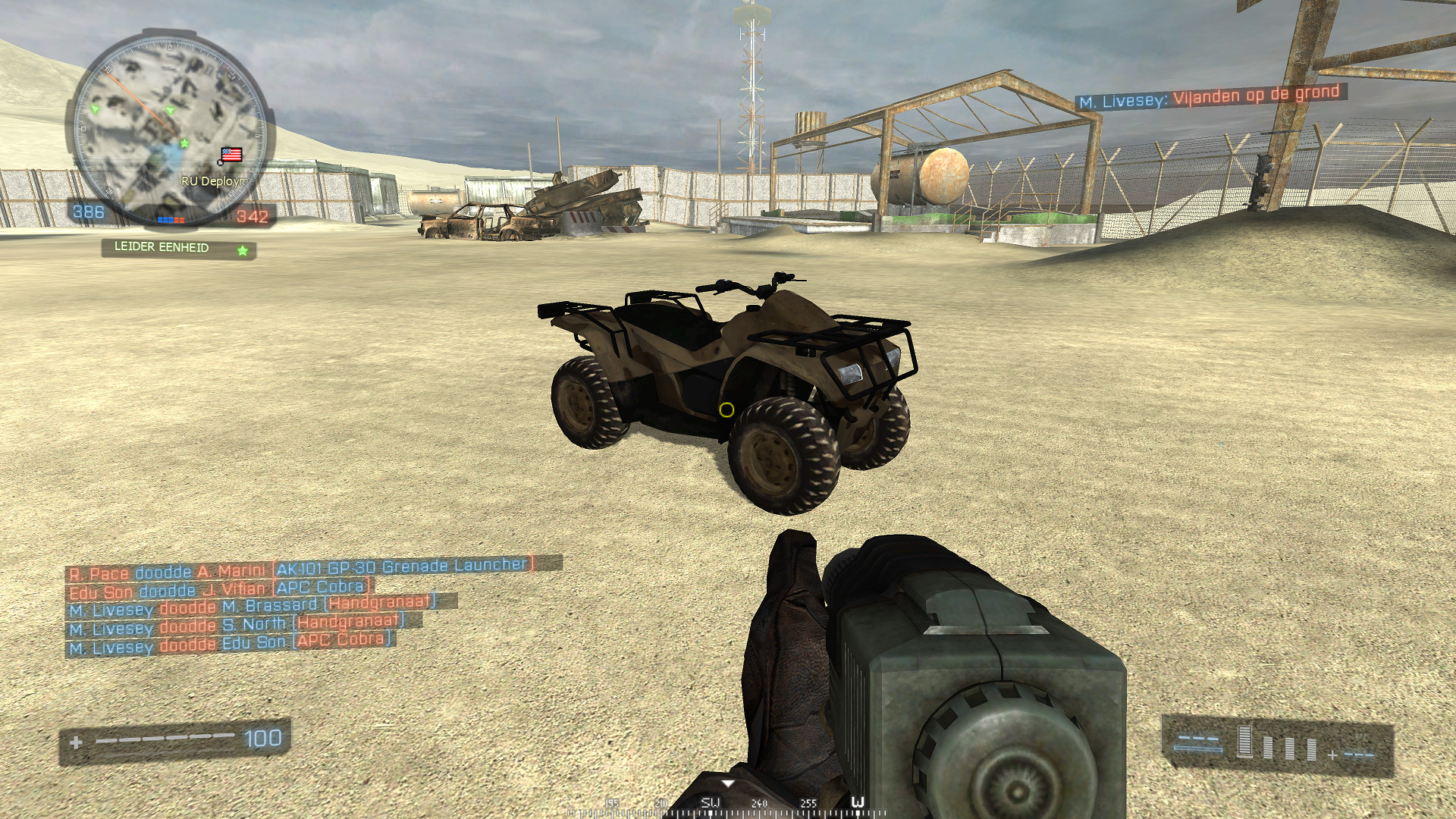This screenshot has height=819, width=1456.
Task: Click the American flag on the minimap
Action: (232, 154)
